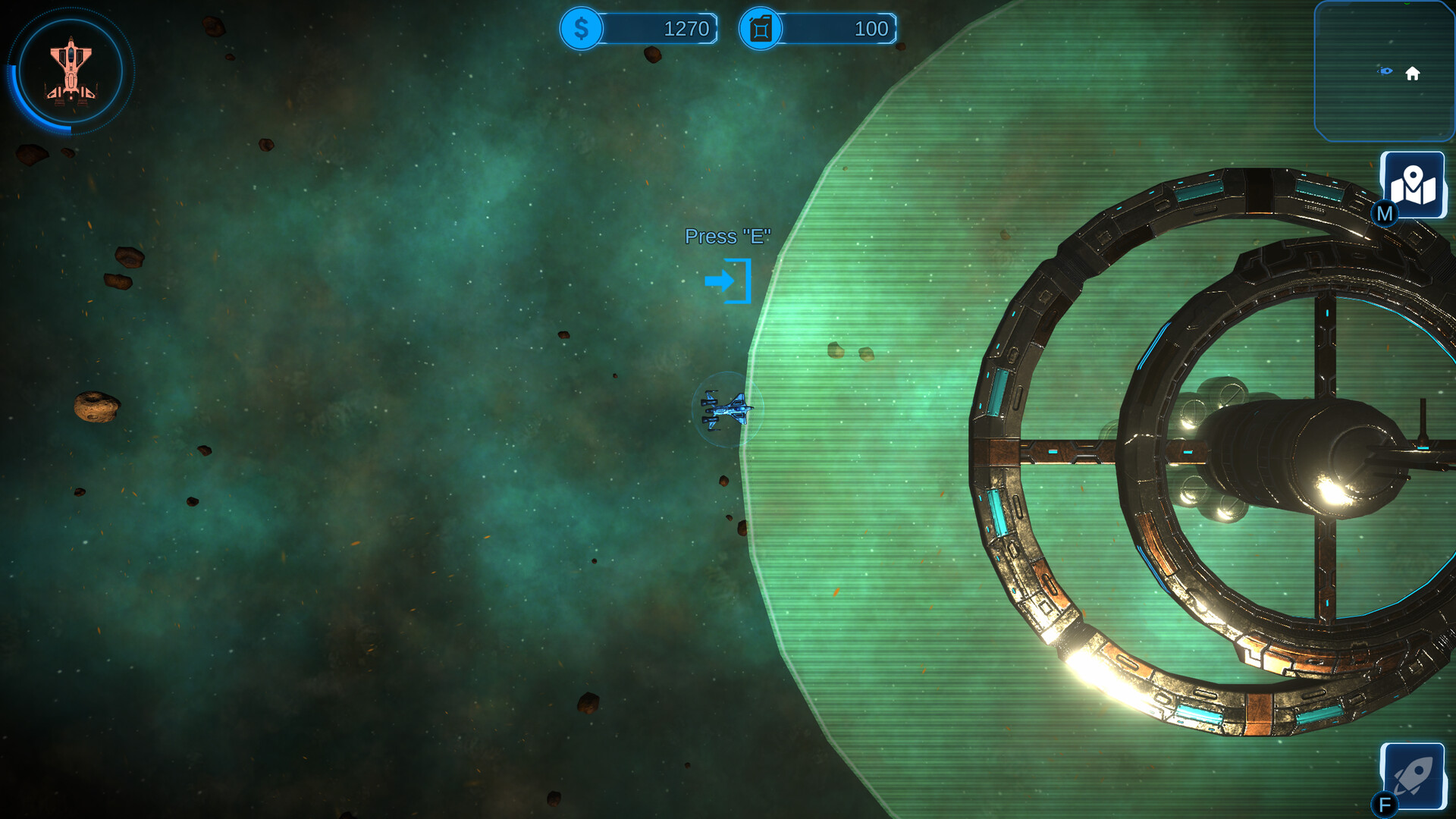The height and width of the screenshot is (819, 1456).
Task: Click the dollar coin icon on the credits bar
Action: (x=581, y=29)
